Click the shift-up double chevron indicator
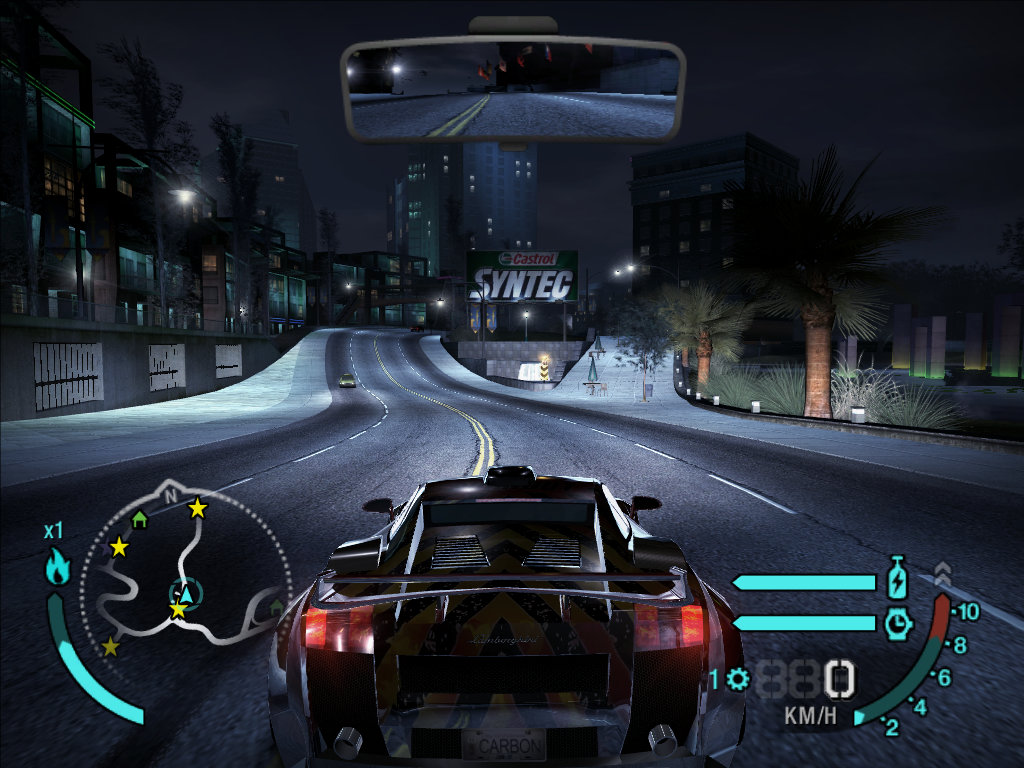Screen dimensions: 1024x768 pos(942,573)
